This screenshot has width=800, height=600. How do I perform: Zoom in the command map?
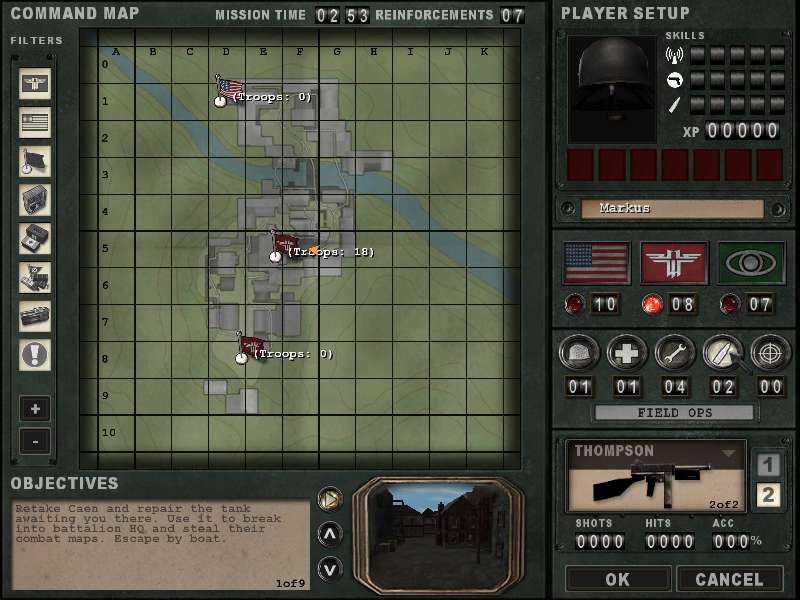coord(35,409)
